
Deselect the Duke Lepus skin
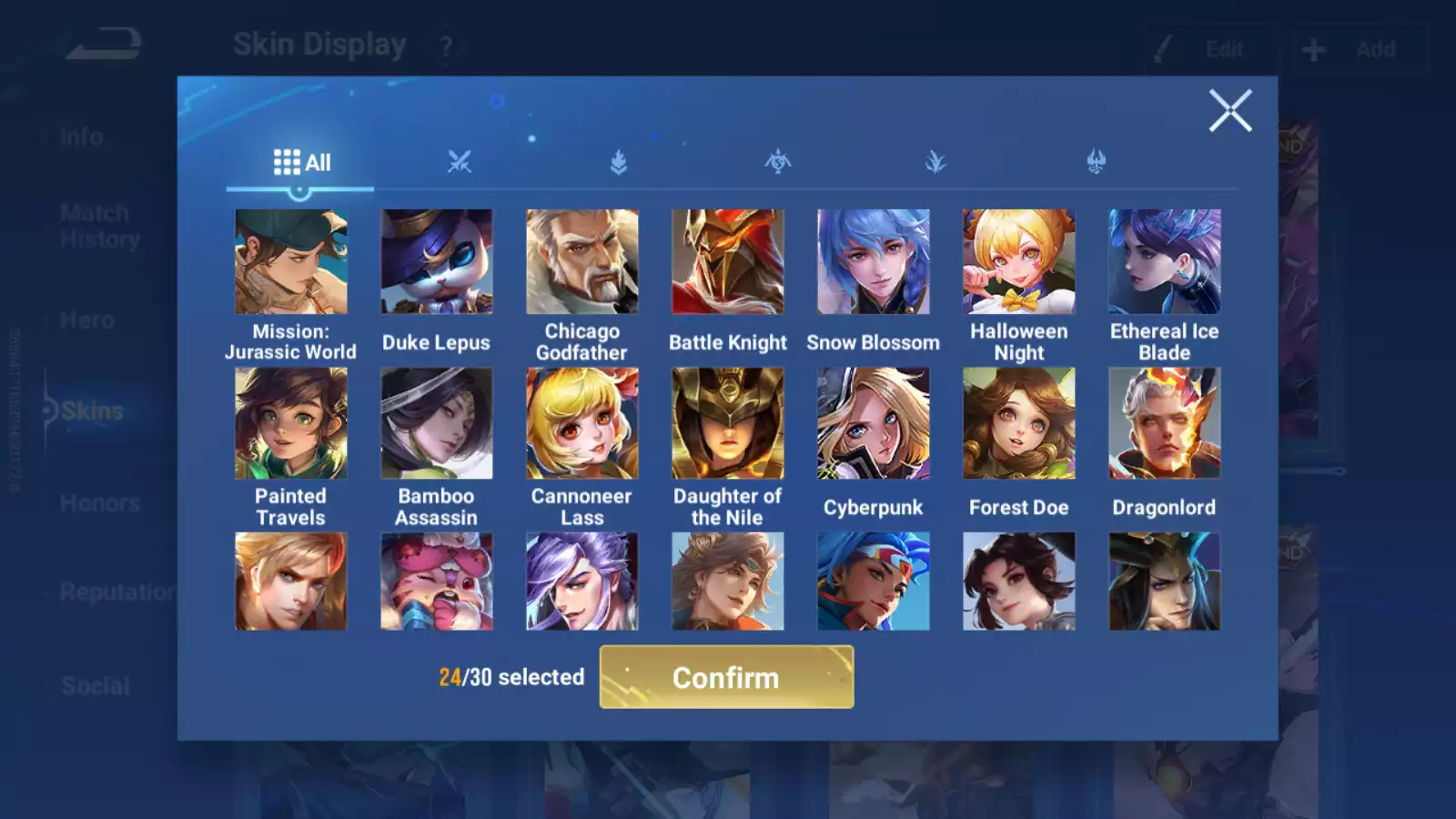(x=436, y=261)
